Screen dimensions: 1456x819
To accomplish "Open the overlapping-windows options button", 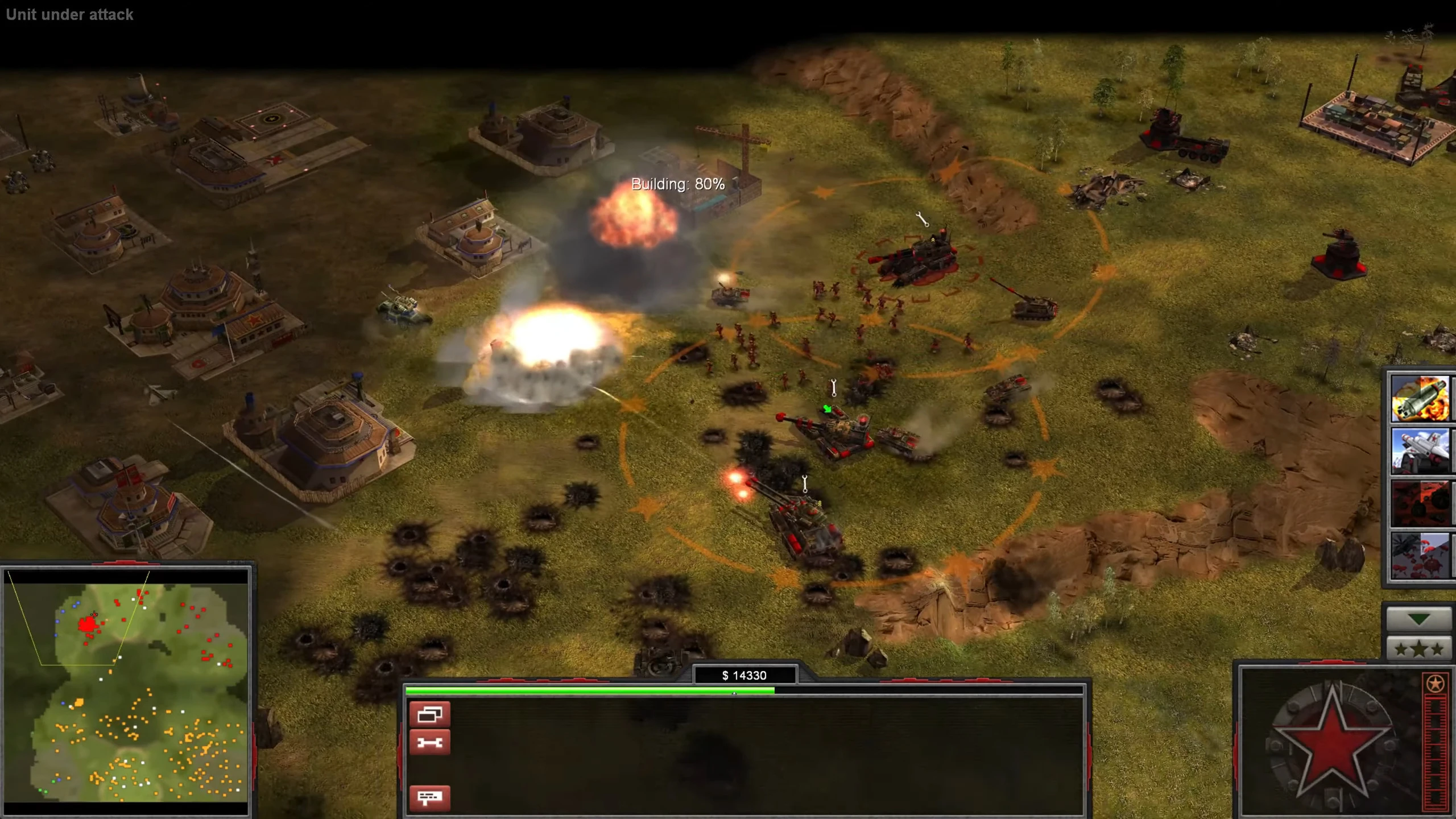I will 429,715.
